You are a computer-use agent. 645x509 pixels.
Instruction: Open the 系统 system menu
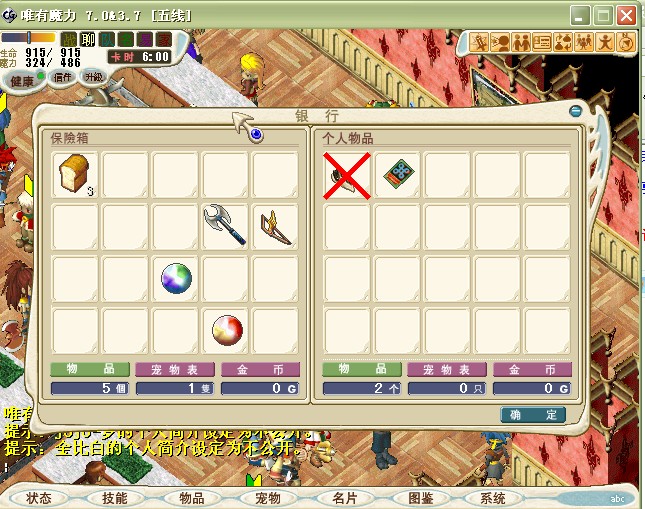click(x=493, y=498)
